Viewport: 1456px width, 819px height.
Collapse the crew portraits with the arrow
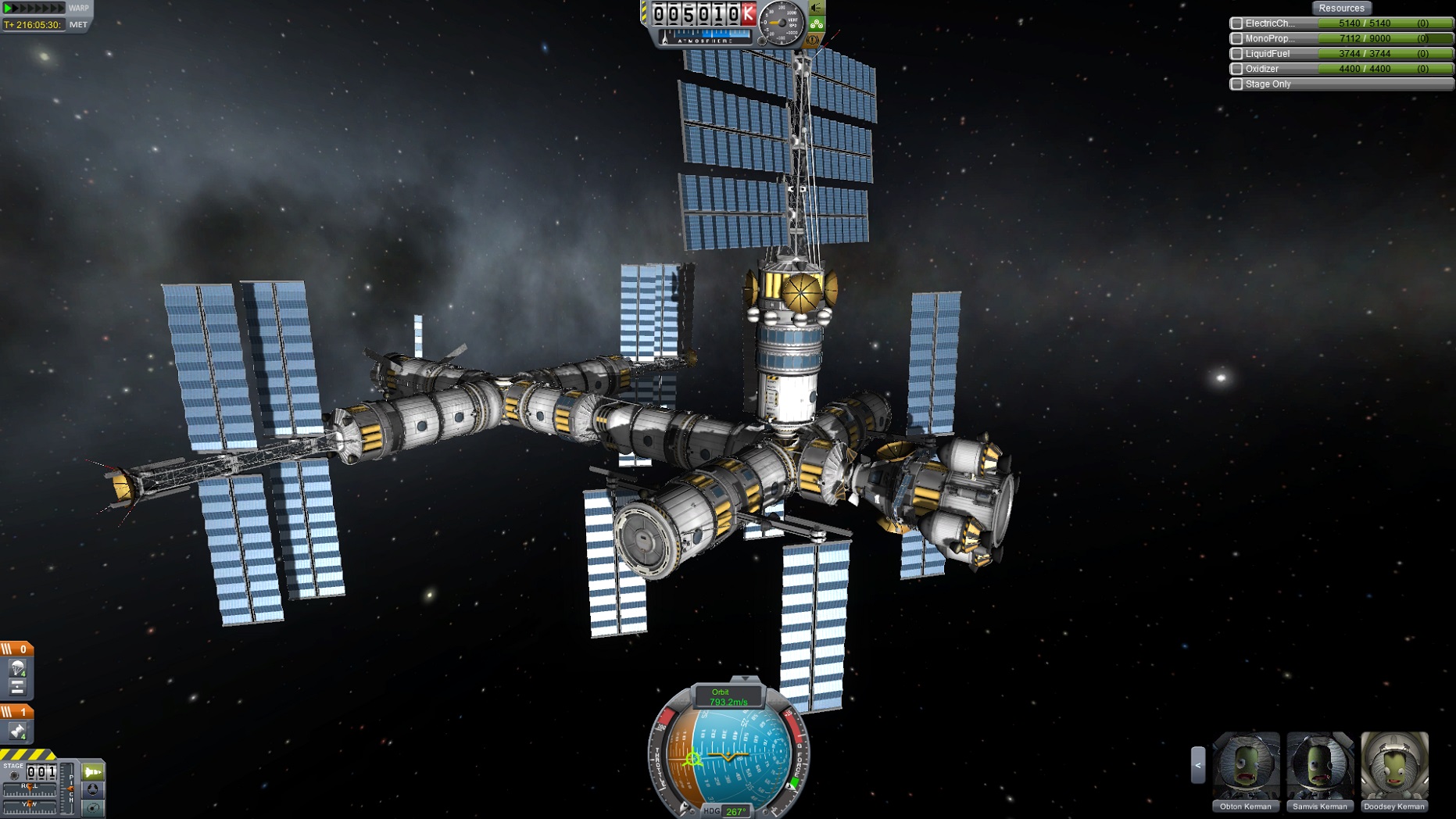click(x=1197, y=765)
